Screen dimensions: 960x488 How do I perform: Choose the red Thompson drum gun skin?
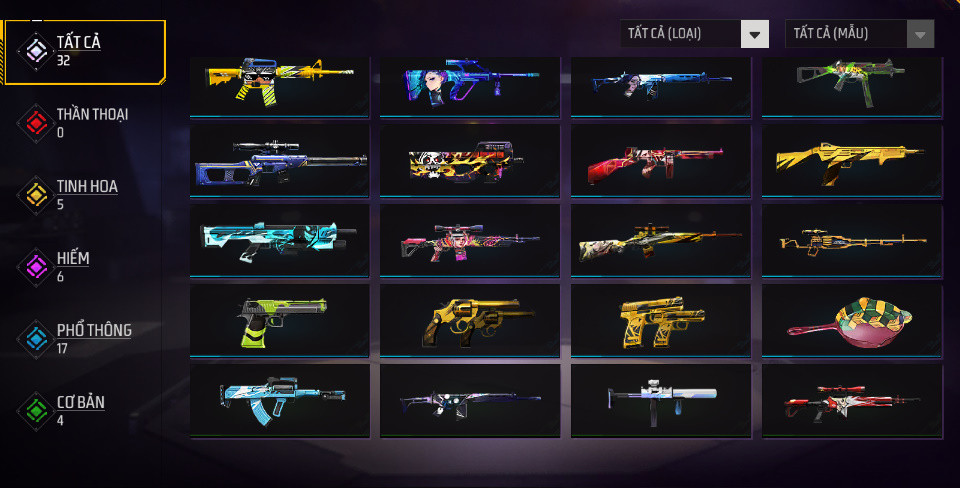point(660,160)
